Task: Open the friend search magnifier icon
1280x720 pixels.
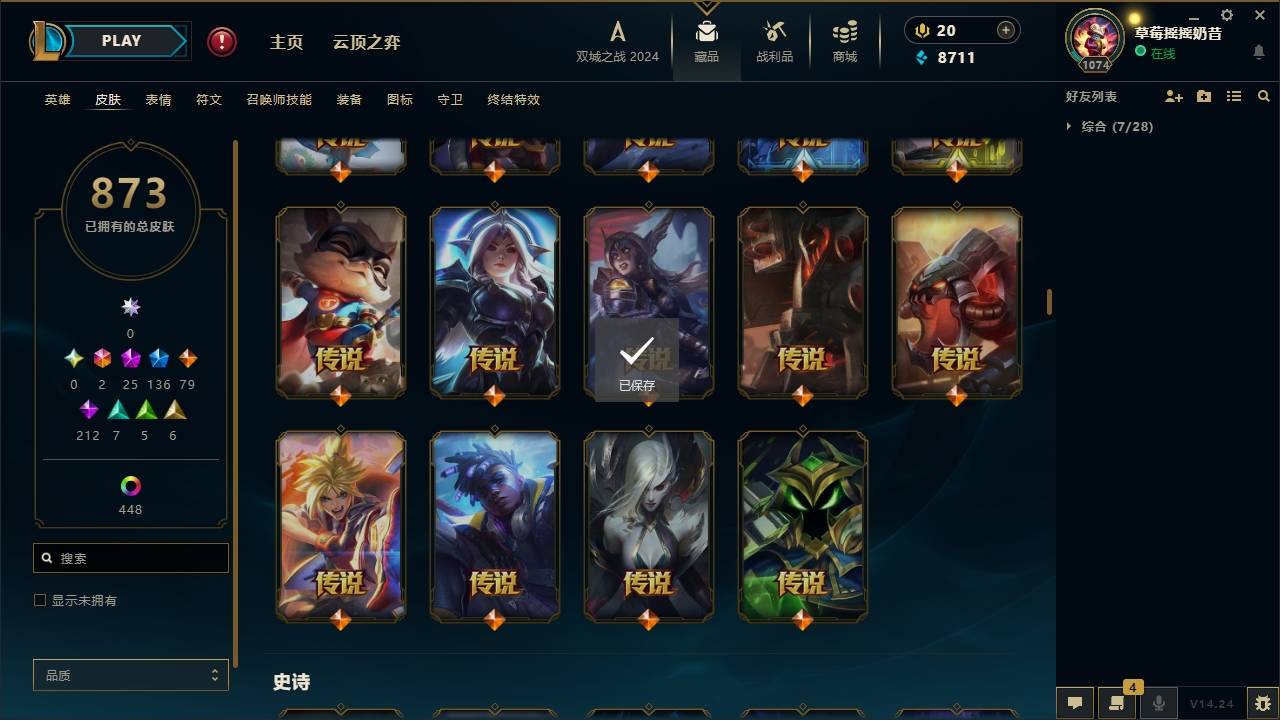Action: tap(1263, 96)
